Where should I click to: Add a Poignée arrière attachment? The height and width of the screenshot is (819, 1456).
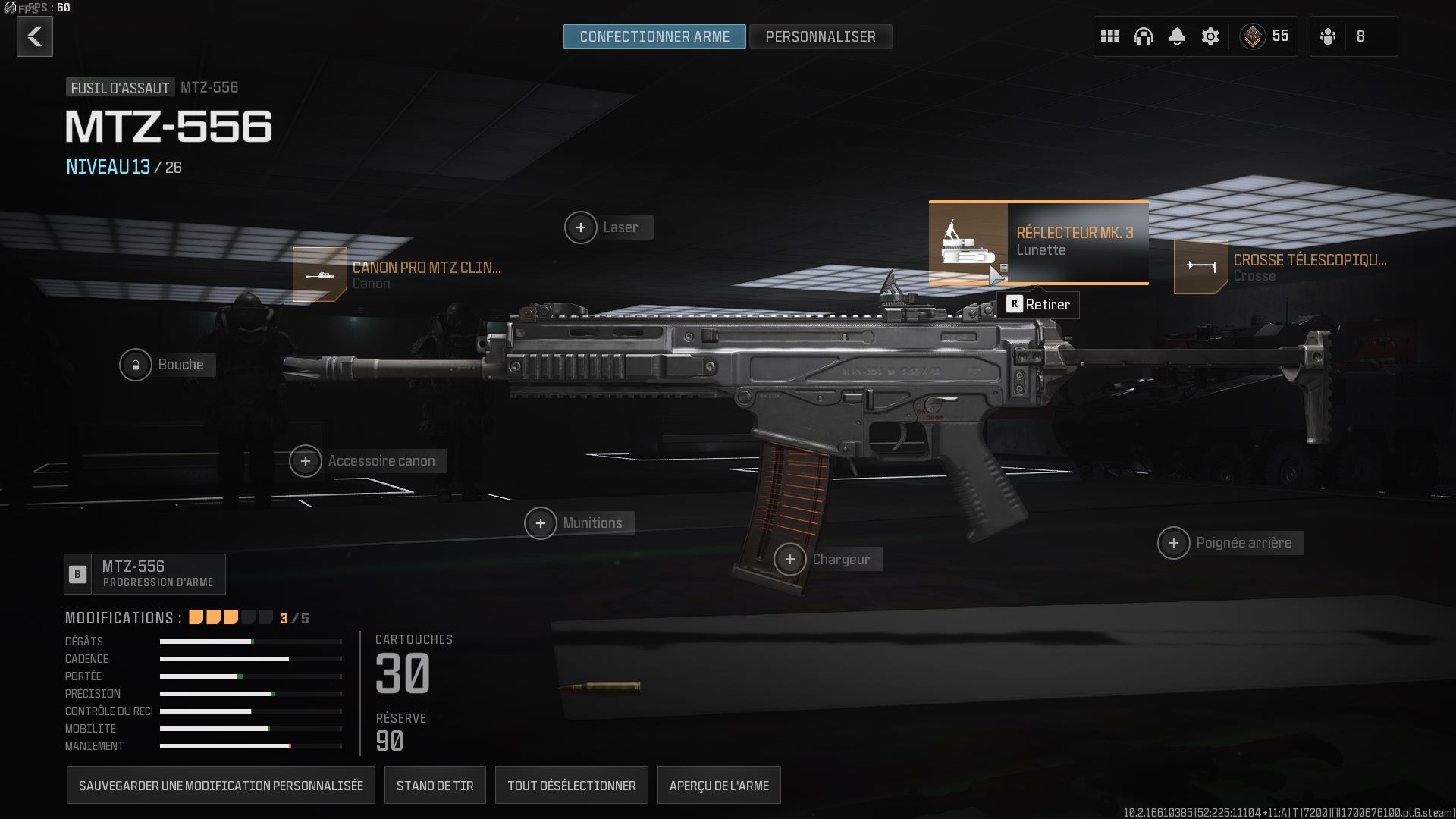pos(1174,543)
